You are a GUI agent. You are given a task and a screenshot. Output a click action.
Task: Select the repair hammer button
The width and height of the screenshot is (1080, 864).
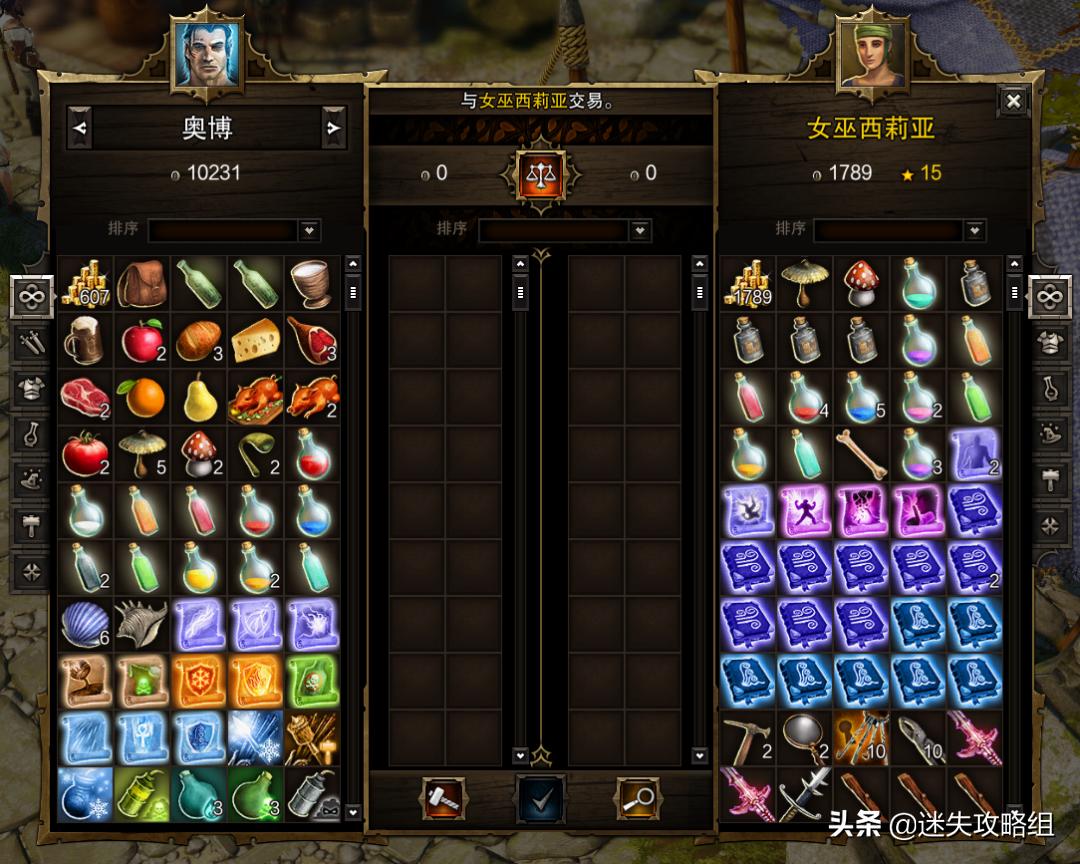tap(443, 797)
